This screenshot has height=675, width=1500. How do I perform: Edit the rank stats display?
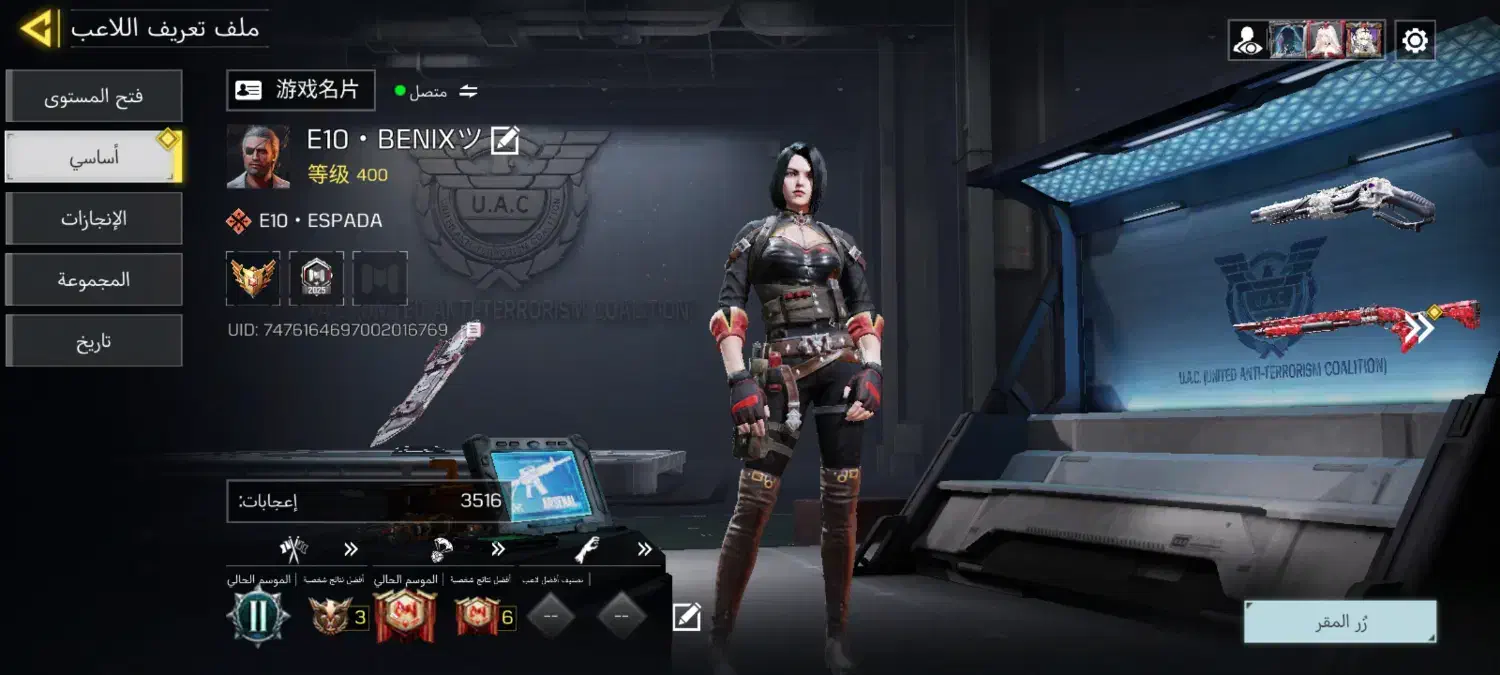click(x=686, y=617)
